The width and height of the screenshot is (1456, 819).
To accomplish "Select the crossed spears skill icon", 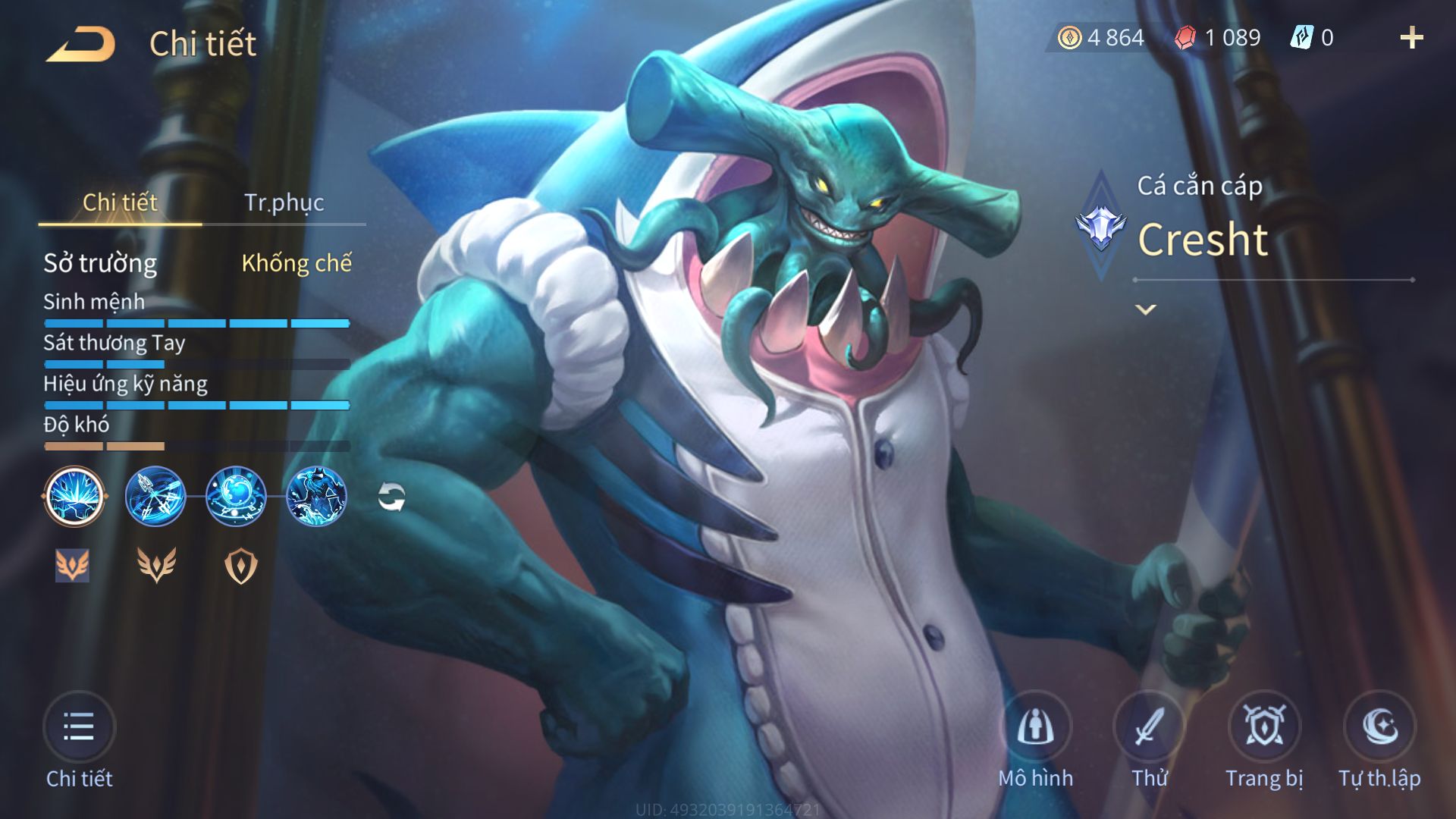I will [x=155, y=497].
